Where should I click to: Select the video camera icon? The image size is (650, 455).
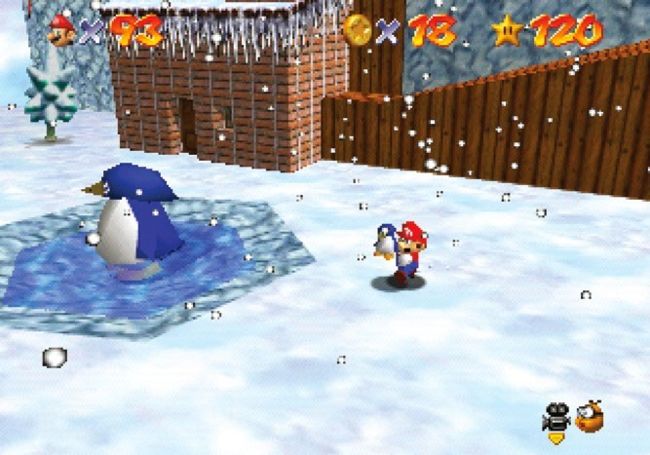point(556,416)
